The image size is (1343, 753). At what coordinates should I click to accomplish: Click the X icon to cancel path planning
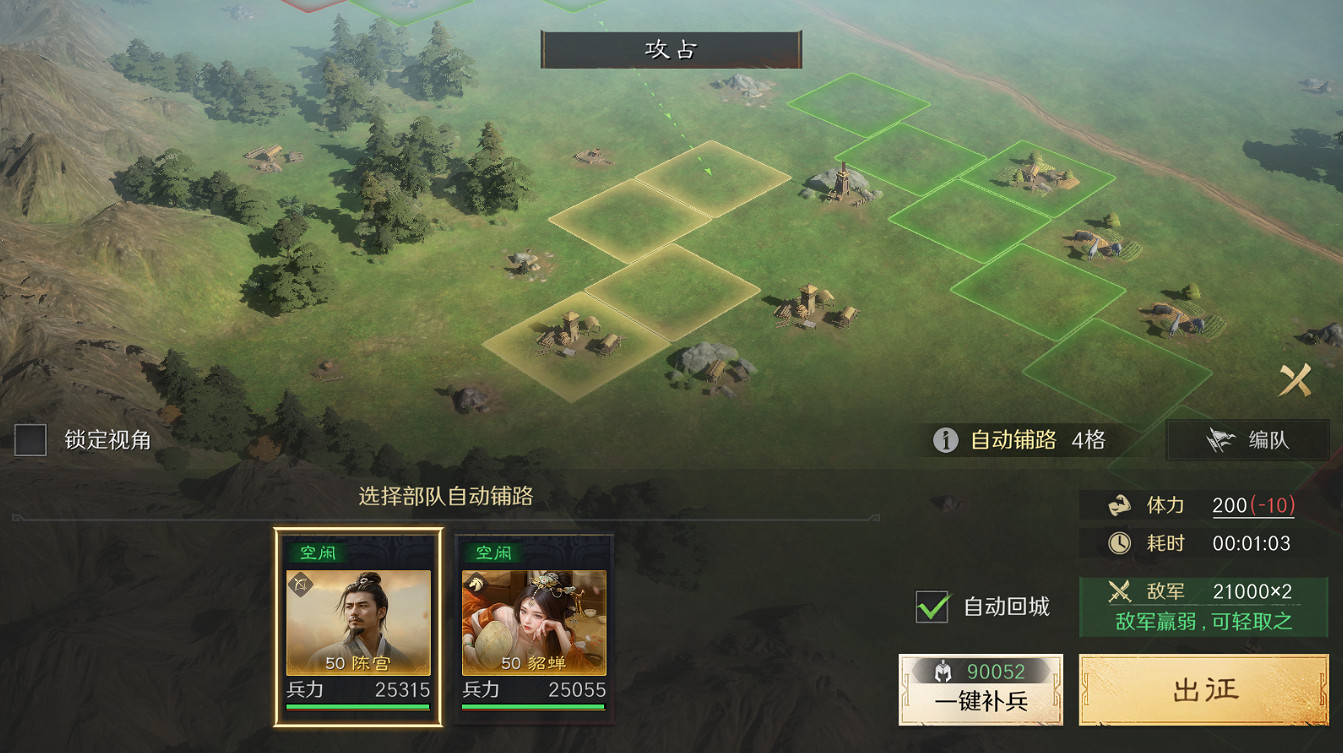pyautogui.click(x=1297, y=378)
